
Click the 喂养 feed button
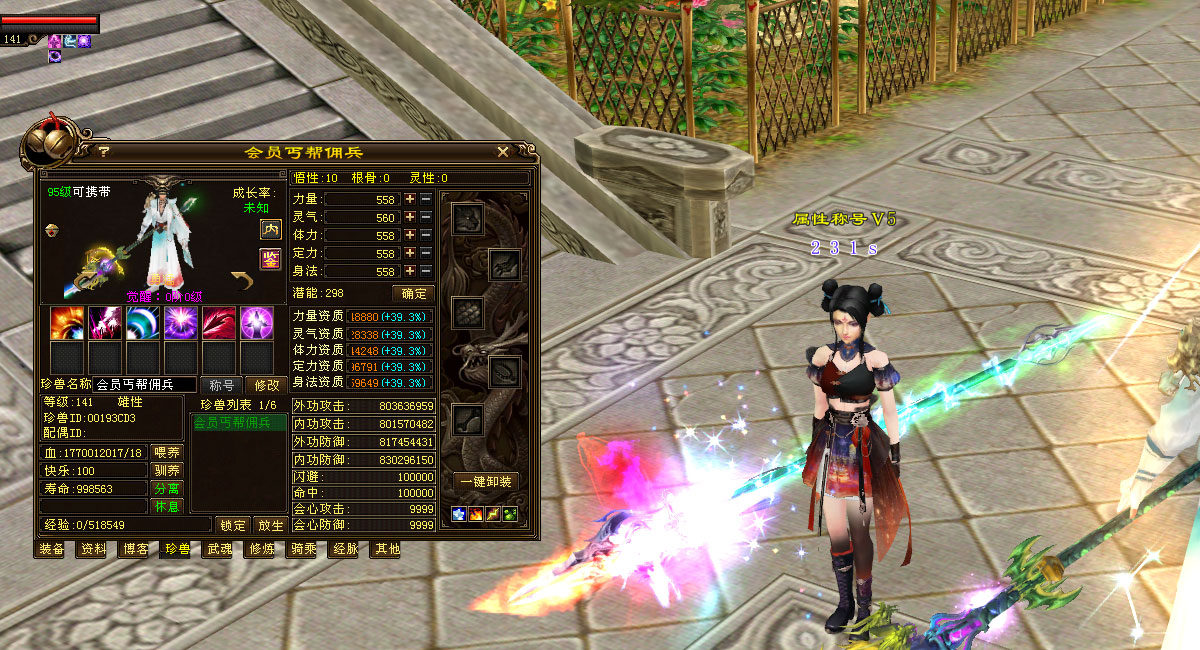point(167,452)
